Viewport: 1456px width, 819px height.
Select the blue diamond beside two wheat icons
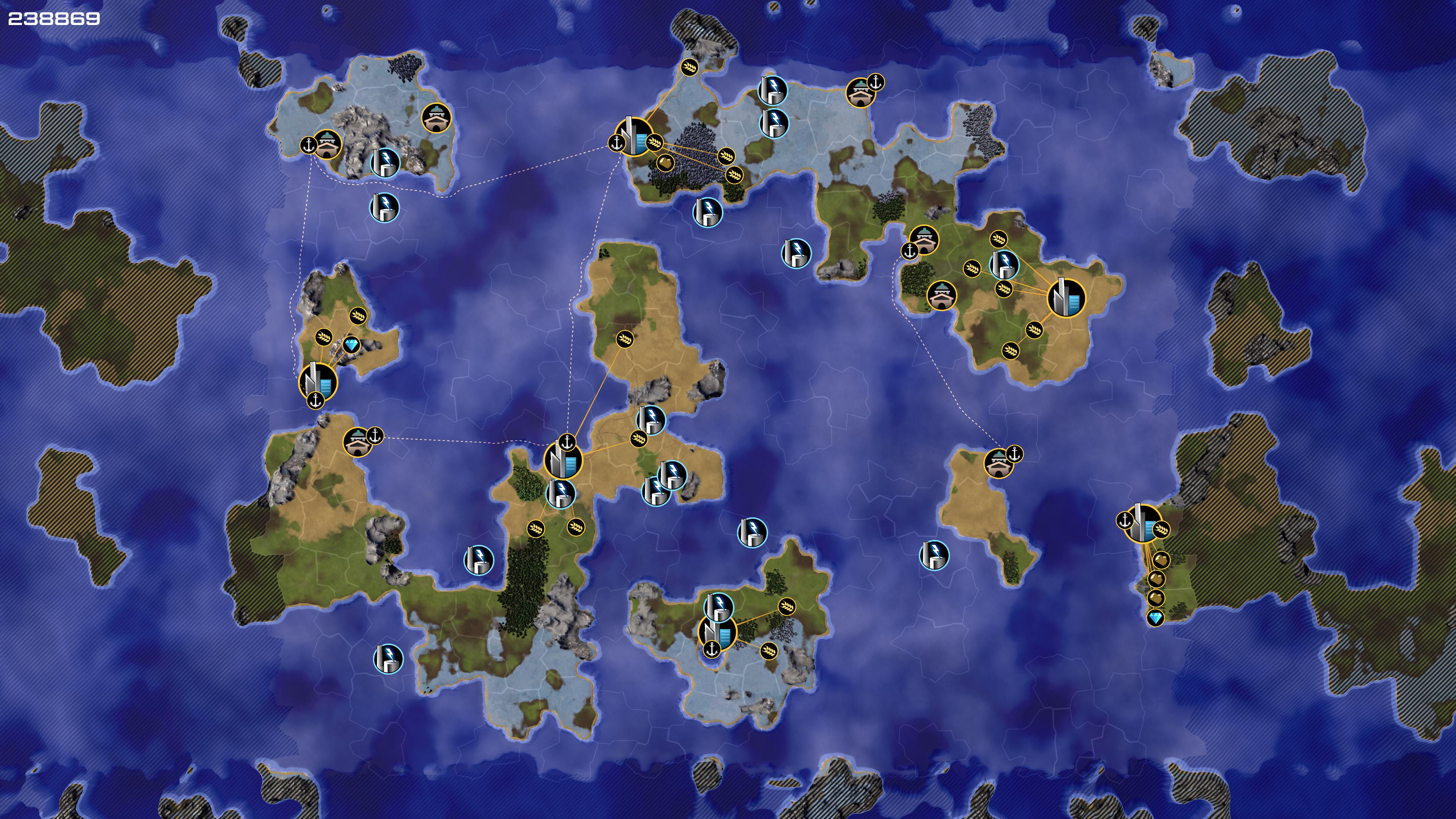(351, 345)
